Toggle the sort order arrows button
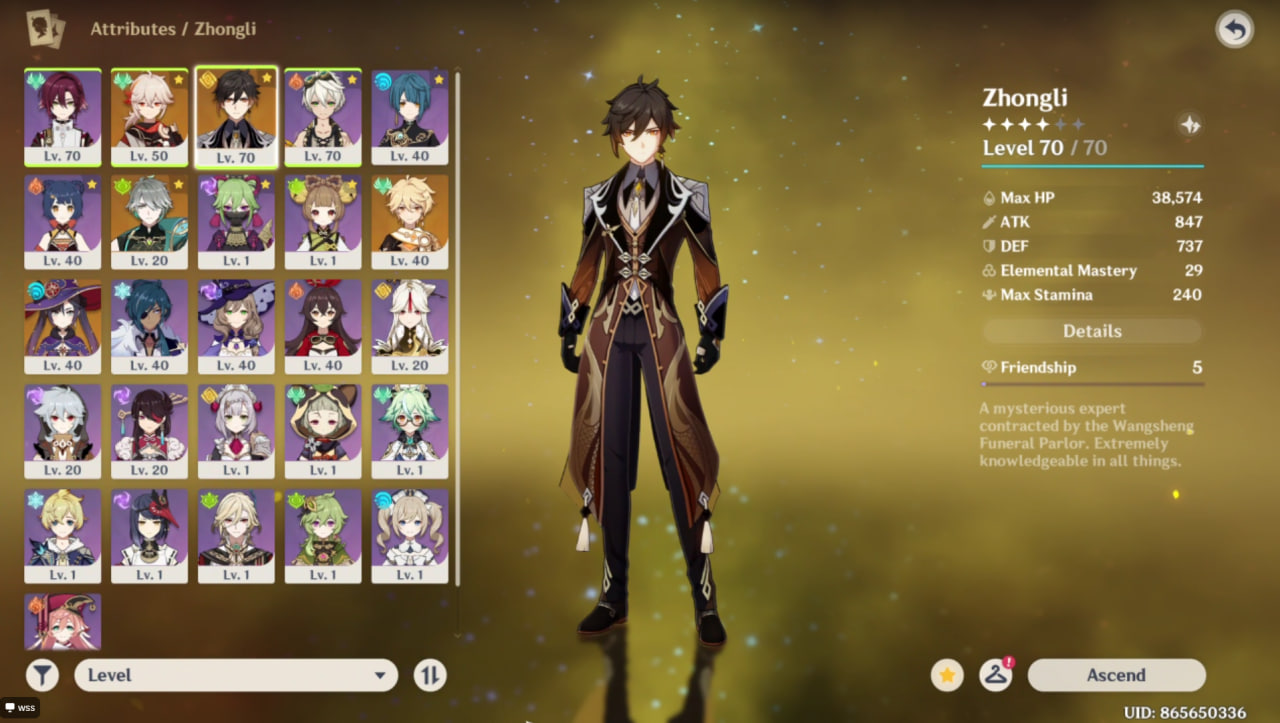The width and height of the screenshot is (1280, 723). tap(429, 675)
